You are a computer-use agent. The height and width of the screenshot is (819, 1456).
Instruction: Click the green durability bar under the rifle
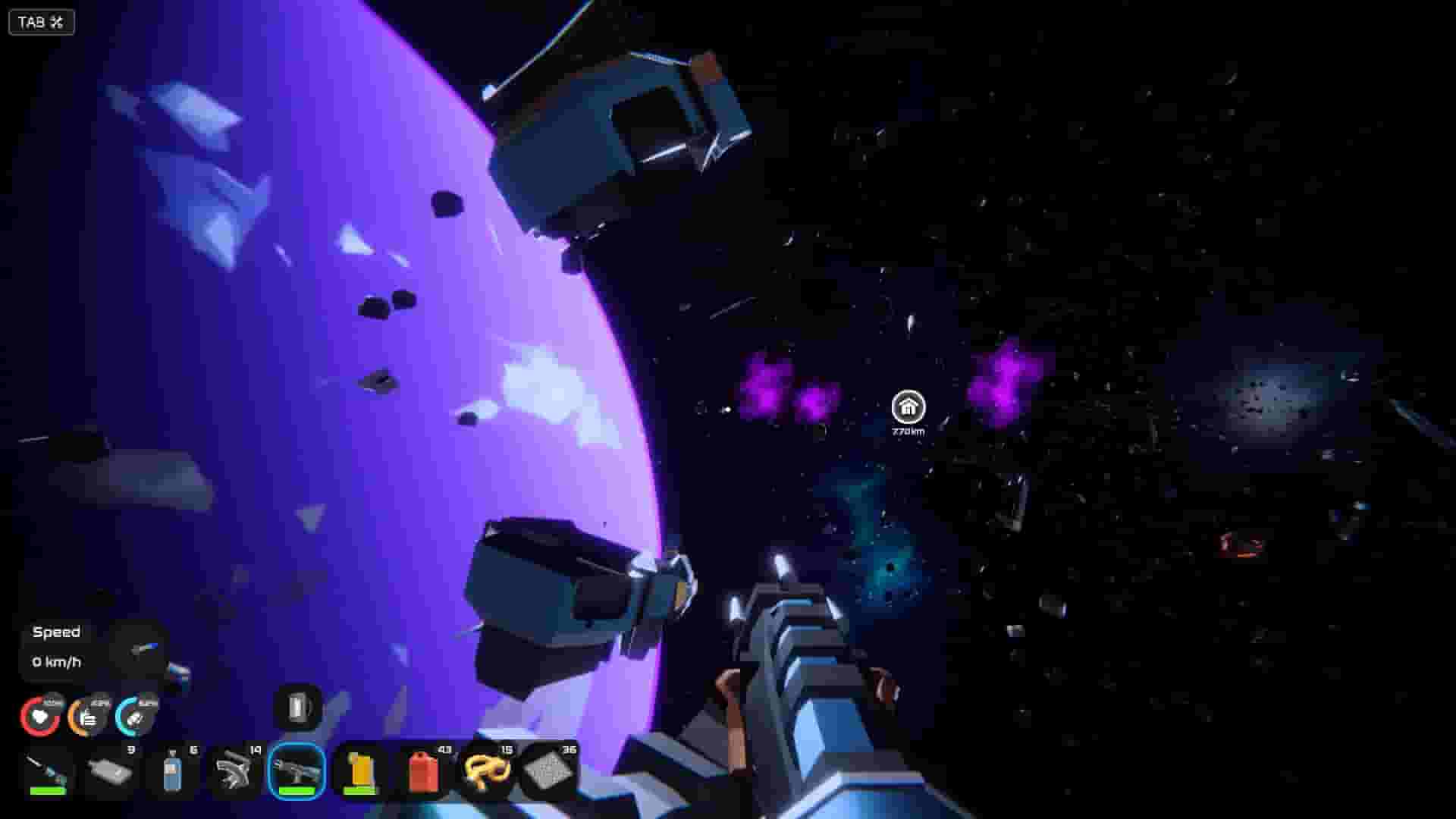(x=297, y=790)
